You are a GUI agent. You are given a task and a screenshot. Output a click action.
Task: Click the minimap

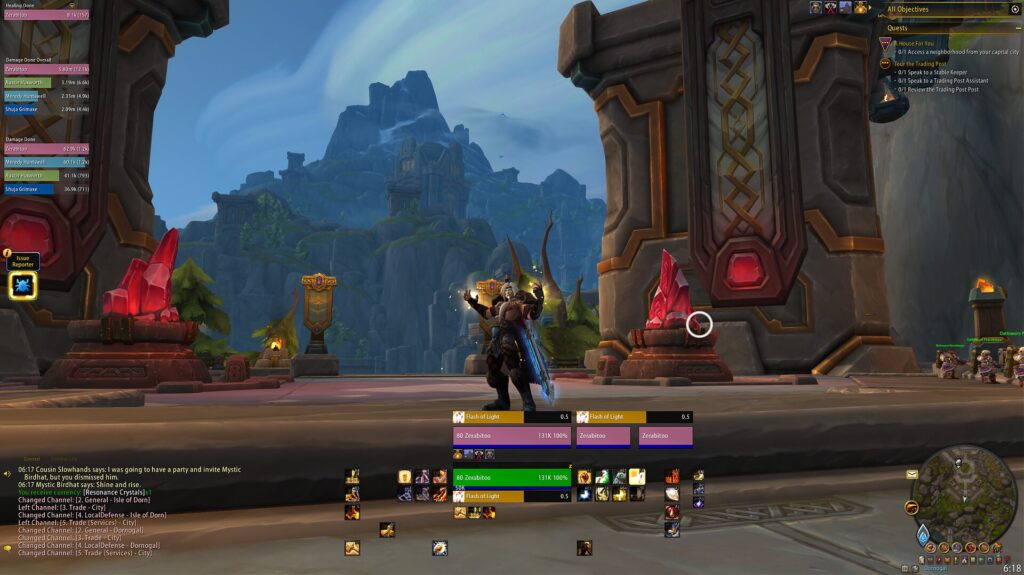[x=965, y=493]
